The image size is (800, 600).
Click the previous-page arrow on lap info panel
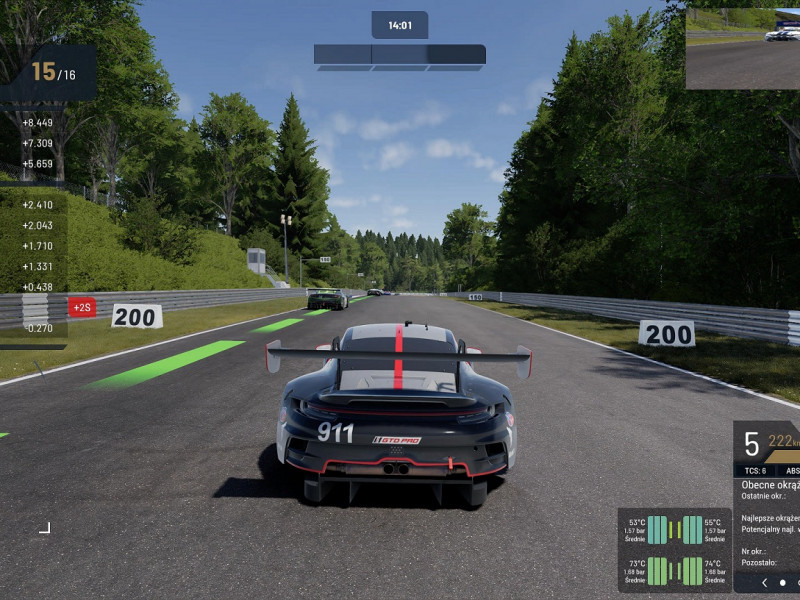click(765, 582)
